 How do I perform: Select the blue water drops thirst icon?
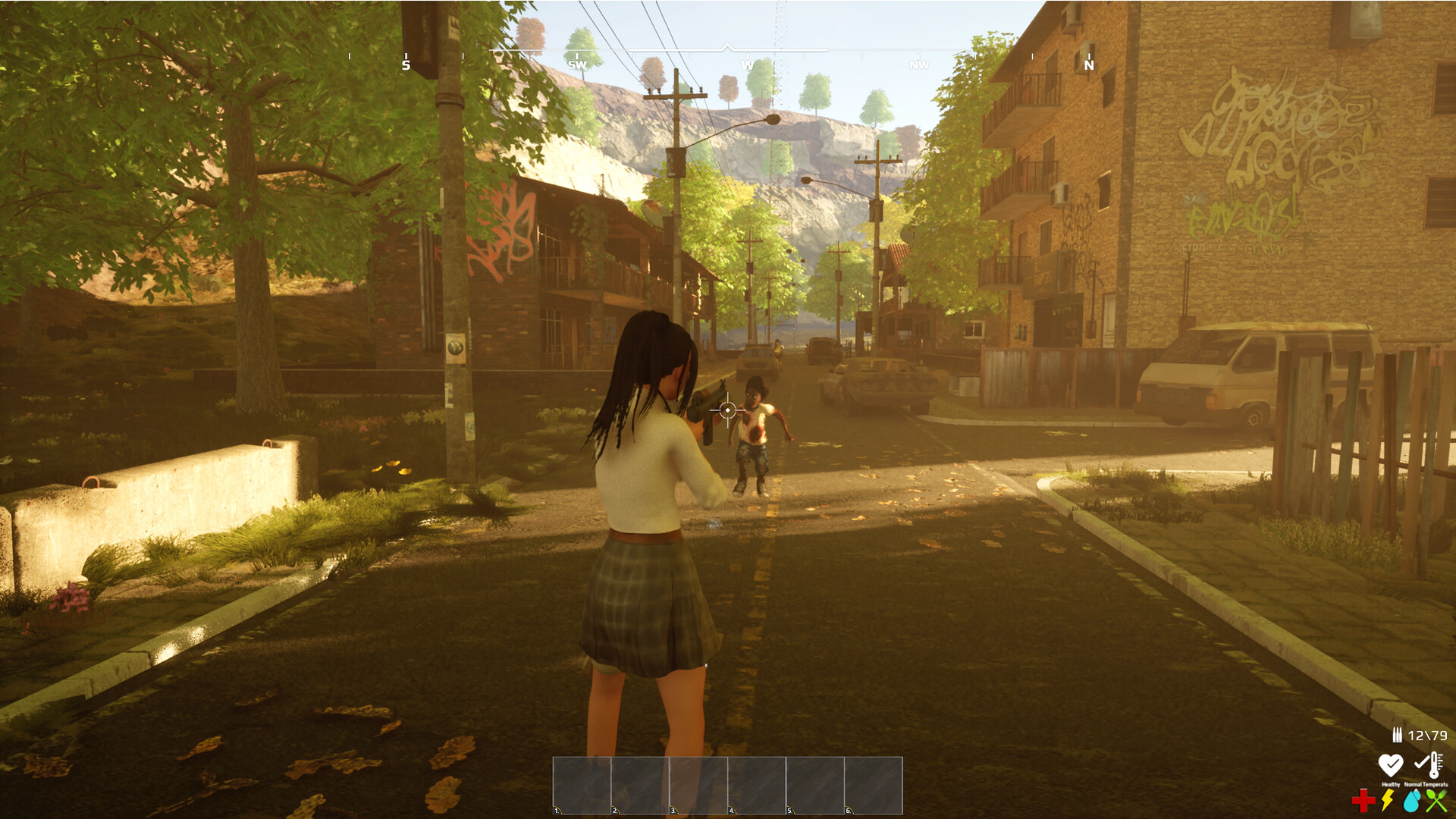1412,800
